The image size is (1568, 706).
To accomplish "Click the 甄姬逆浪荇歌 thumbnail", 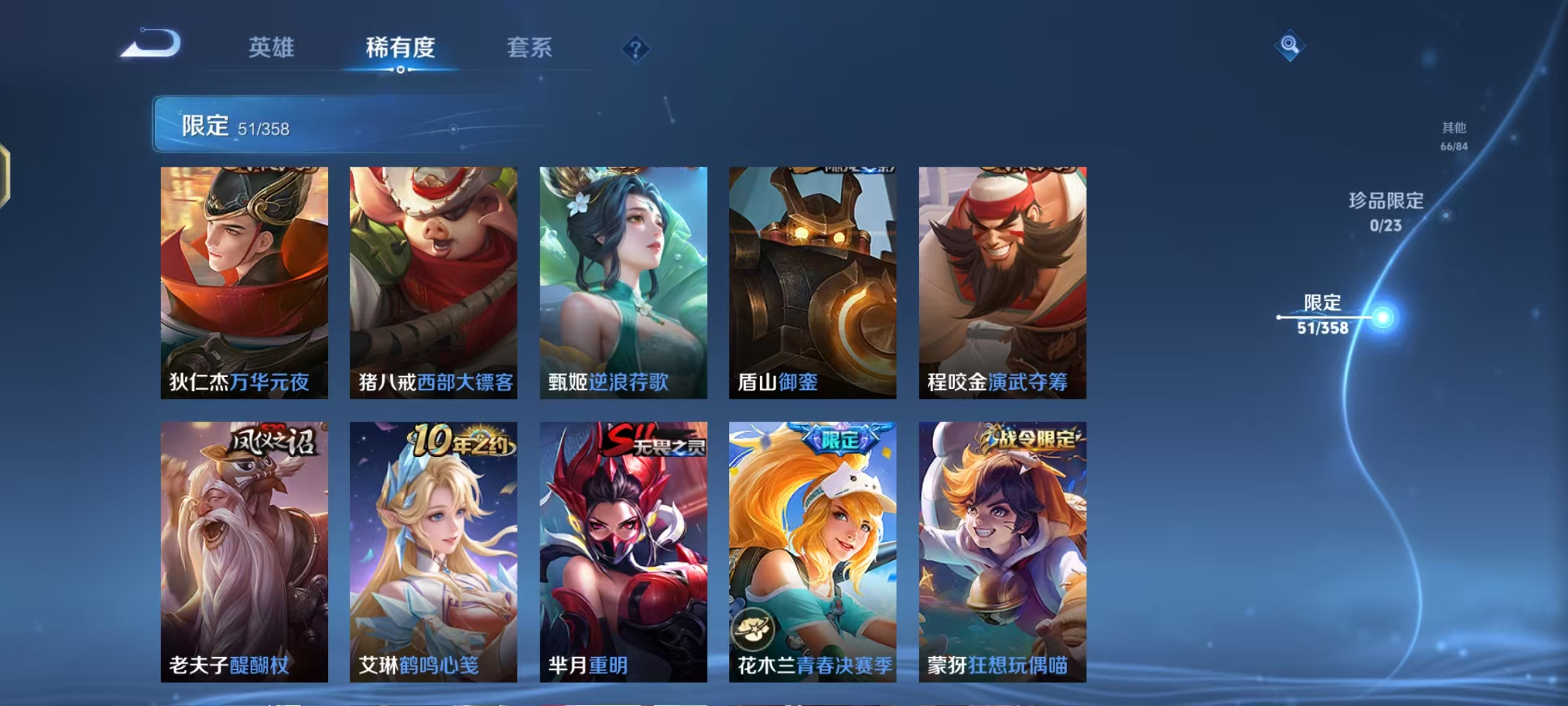I will coord(622,281).
